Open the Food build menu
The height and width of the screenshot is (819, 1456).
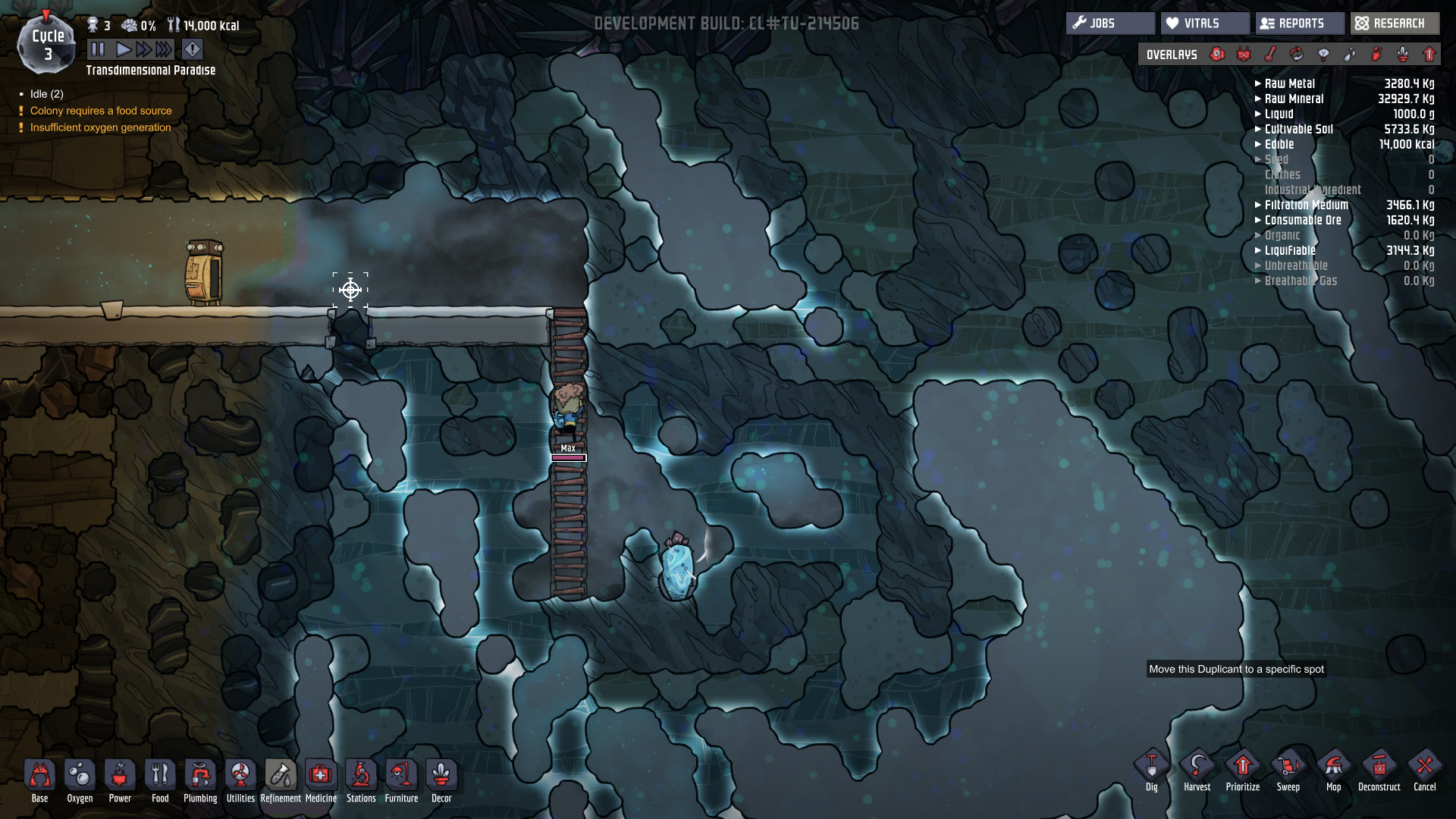(x=160, y=780)
